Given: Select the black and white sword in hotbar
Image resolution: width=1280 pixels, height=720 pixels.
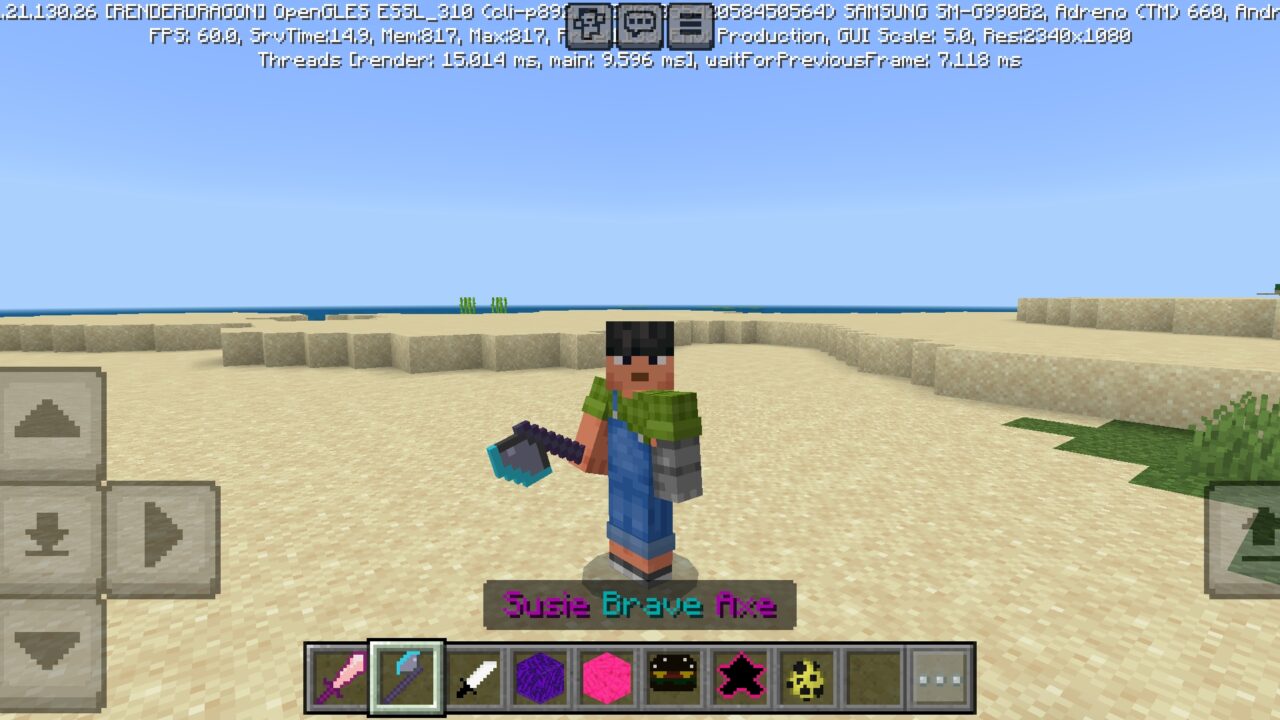Looking at the screenshot, I should 473,676.
